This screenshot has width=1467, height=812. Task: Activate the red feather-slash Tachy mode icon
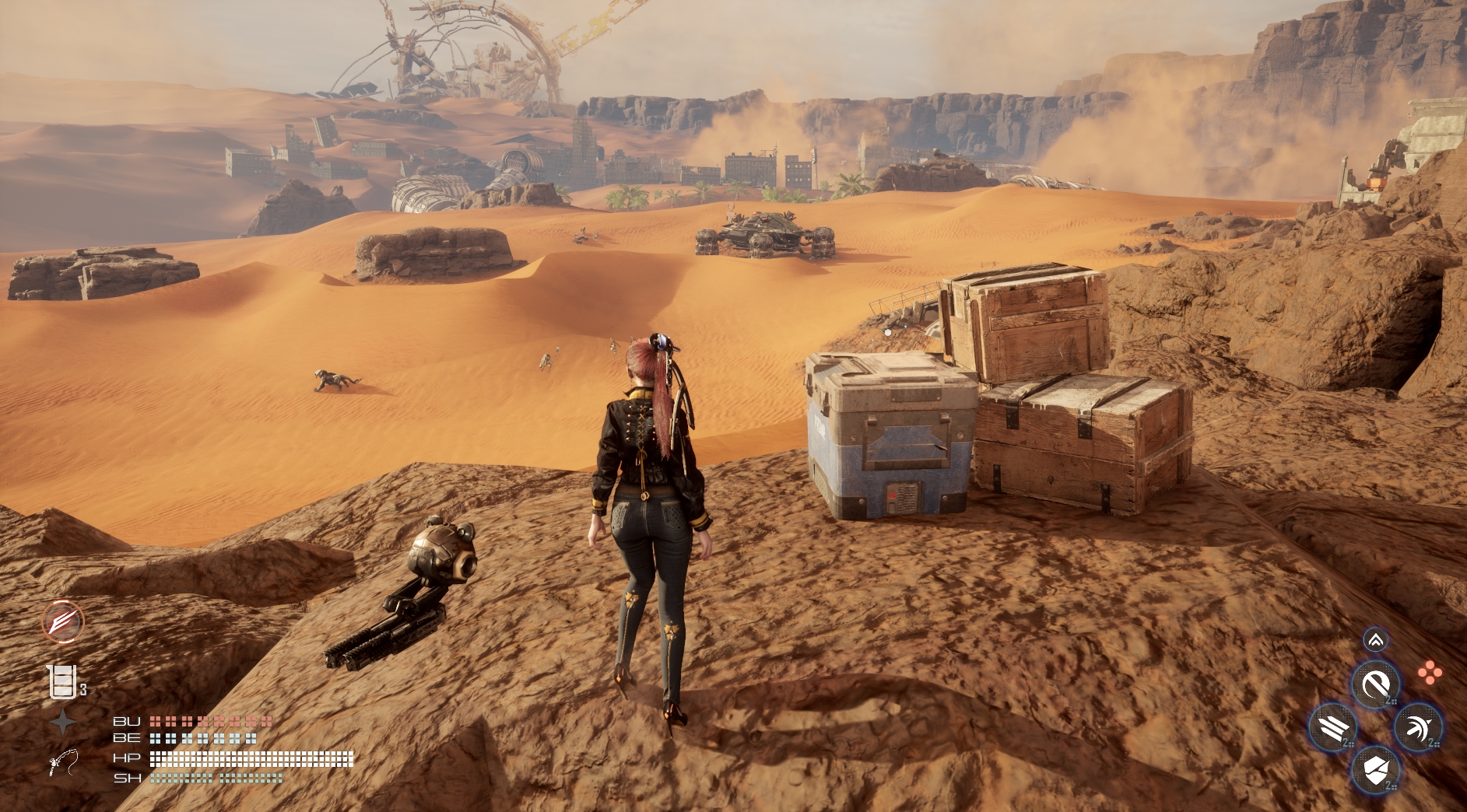pyautogui.click(x=62, y=621)
